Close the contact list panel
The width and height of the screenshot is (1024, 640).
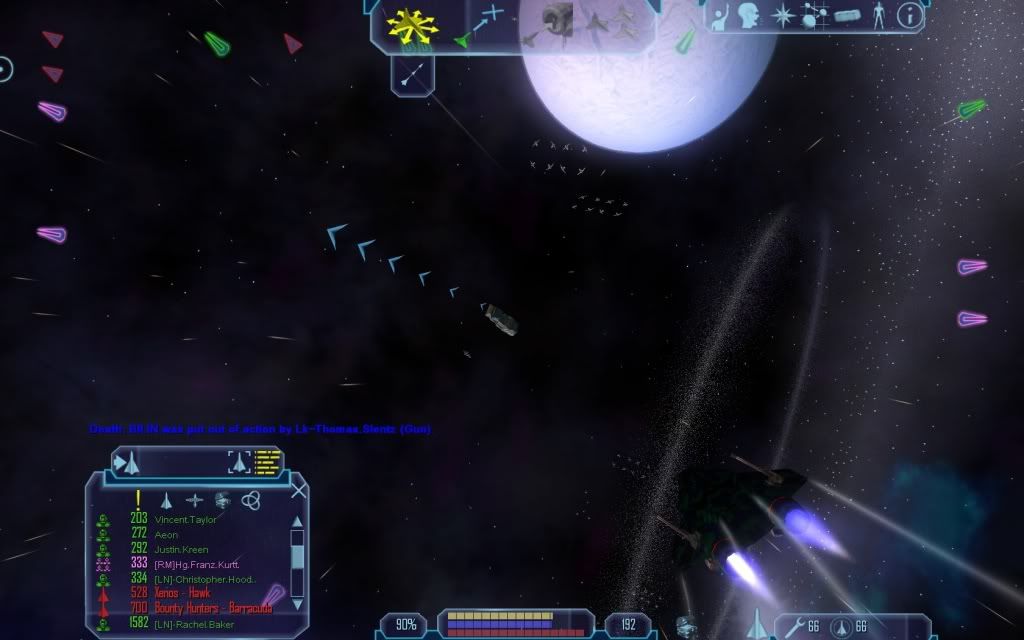point(298,491)
